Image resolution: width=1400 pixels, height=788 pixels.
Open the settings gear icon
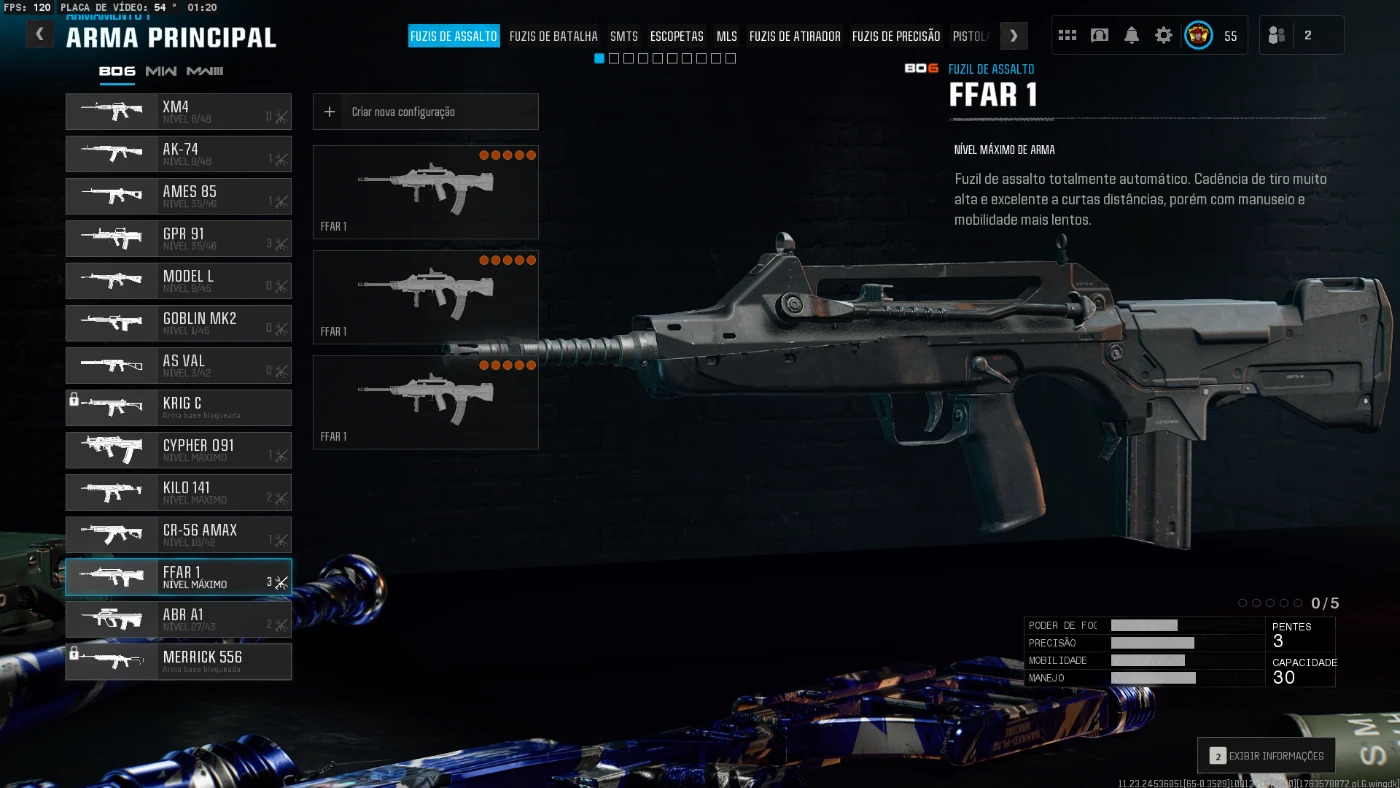coord(1163,35)
